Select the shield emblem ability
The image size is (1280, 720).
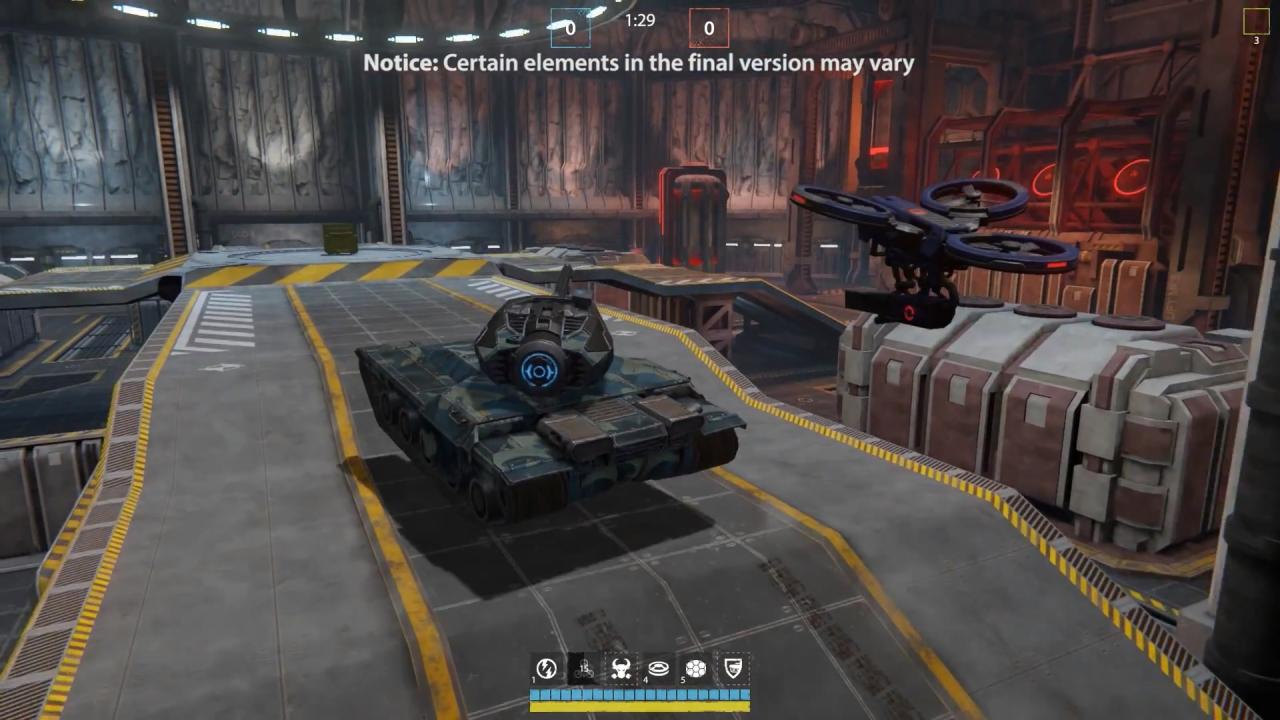733,668
